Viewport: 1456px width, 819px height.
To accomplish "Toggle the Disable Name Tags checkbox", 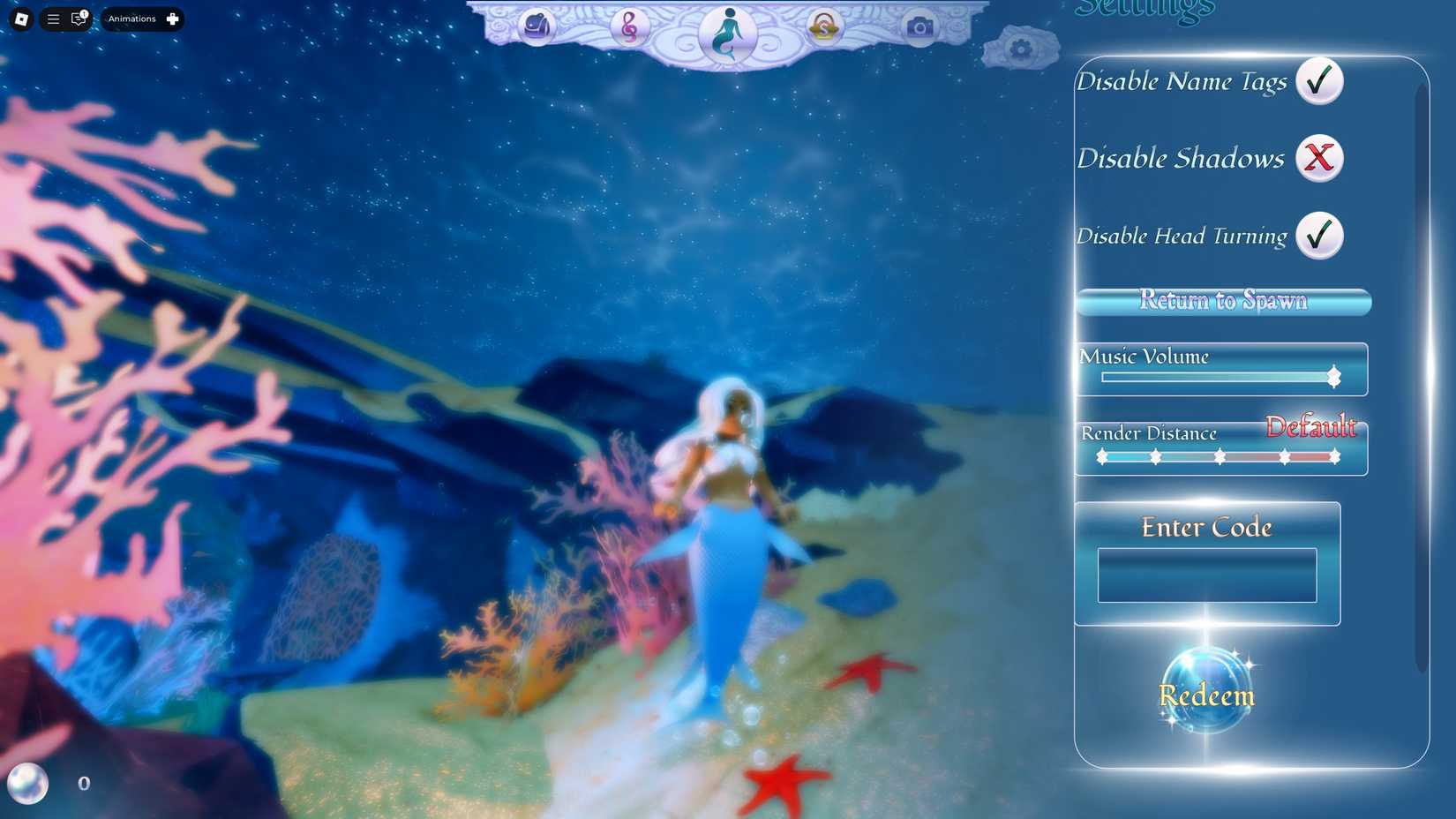I will point(1319,80).
